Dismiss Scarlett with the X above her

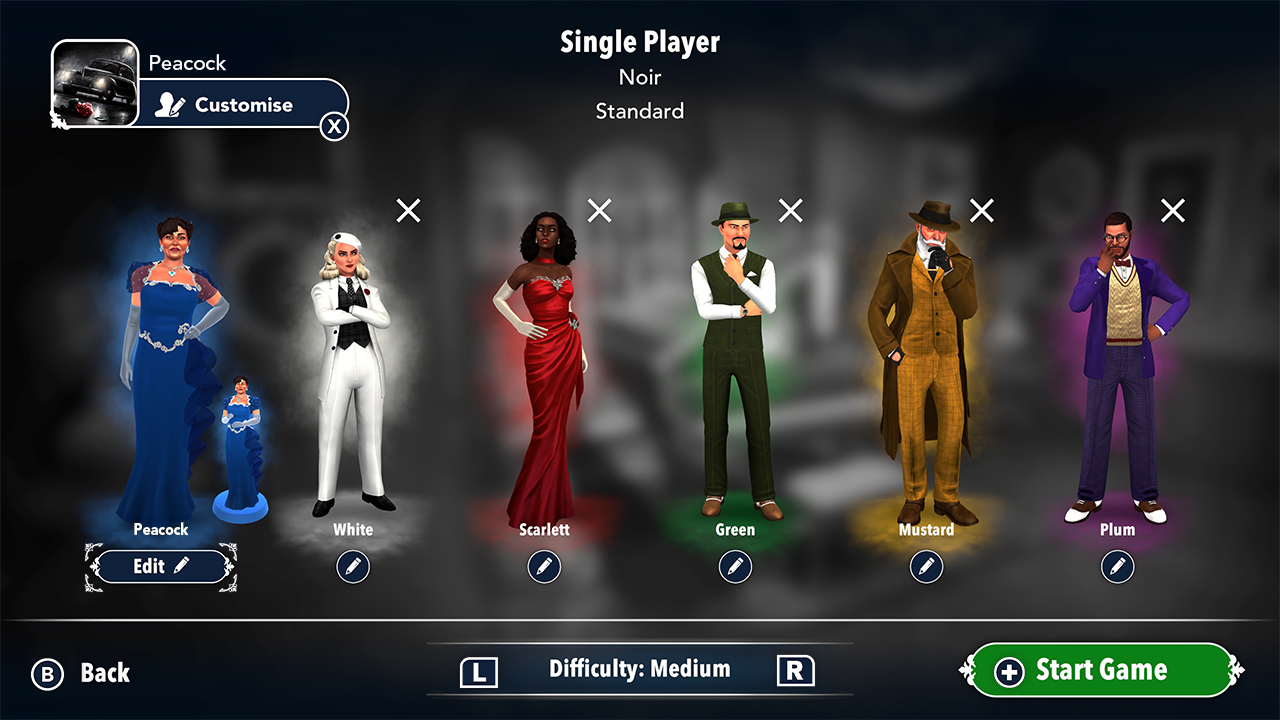(x=599, y=210)
